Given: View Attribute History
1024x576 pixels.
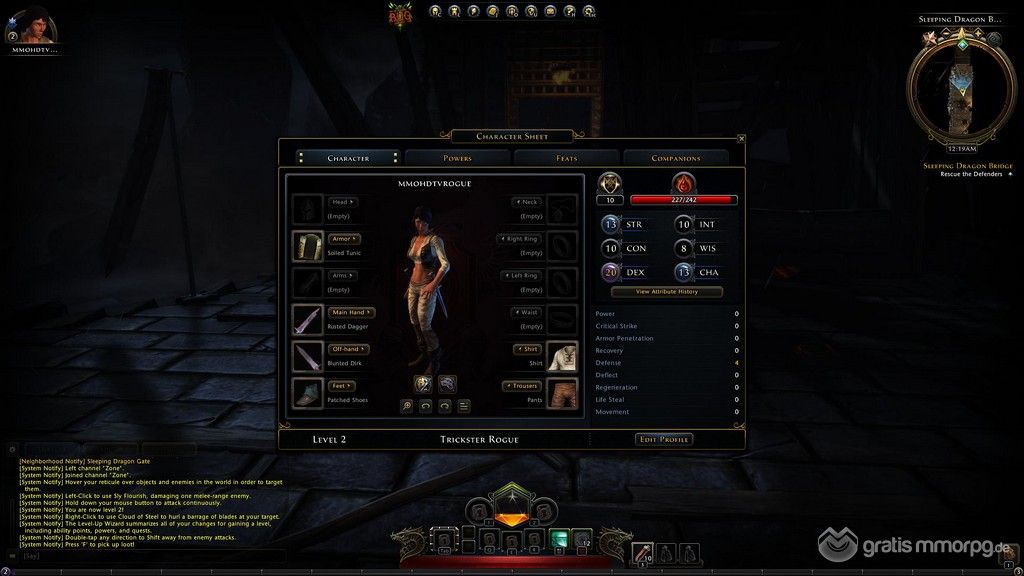Looking at the screenshot, I should [666, 292].
